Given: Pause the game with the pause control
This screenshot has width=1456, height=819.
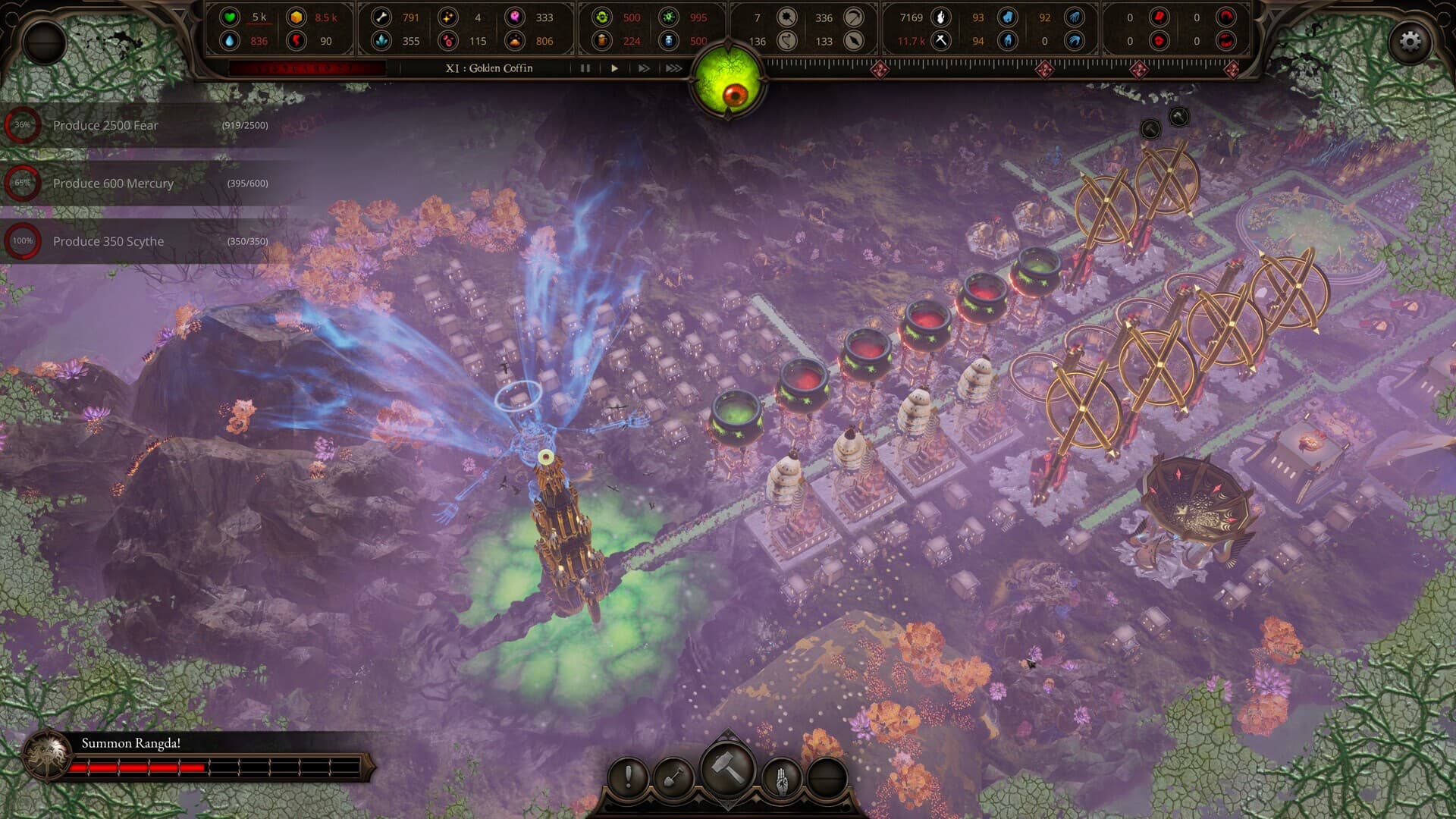Looking at the screenshot, I should click(x=584, y=68).
